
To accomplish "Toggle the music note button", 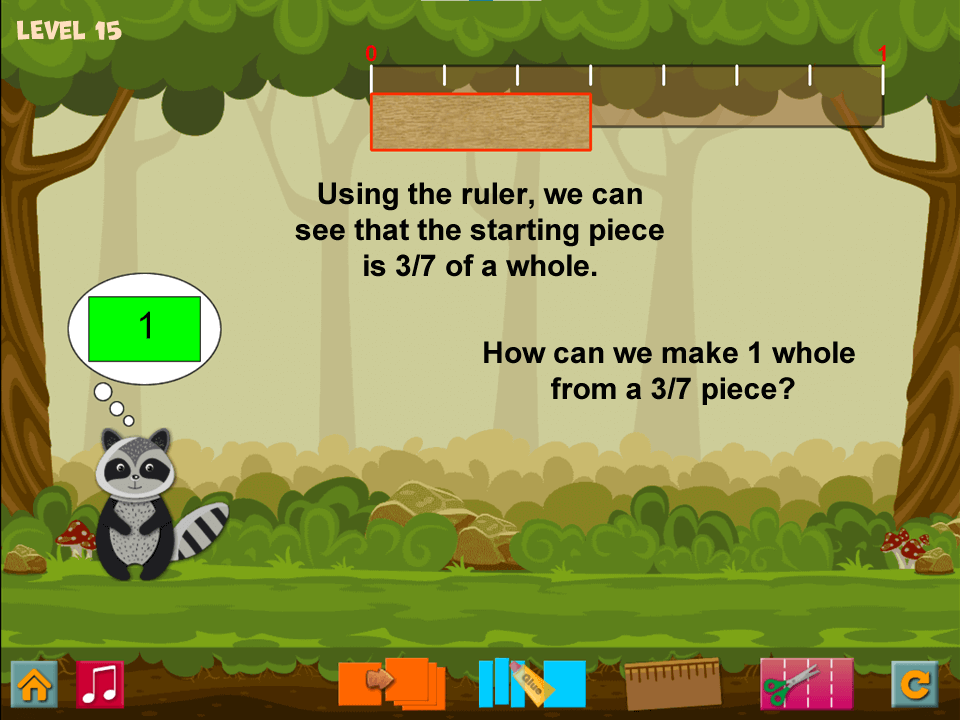I will pos(100,685).
